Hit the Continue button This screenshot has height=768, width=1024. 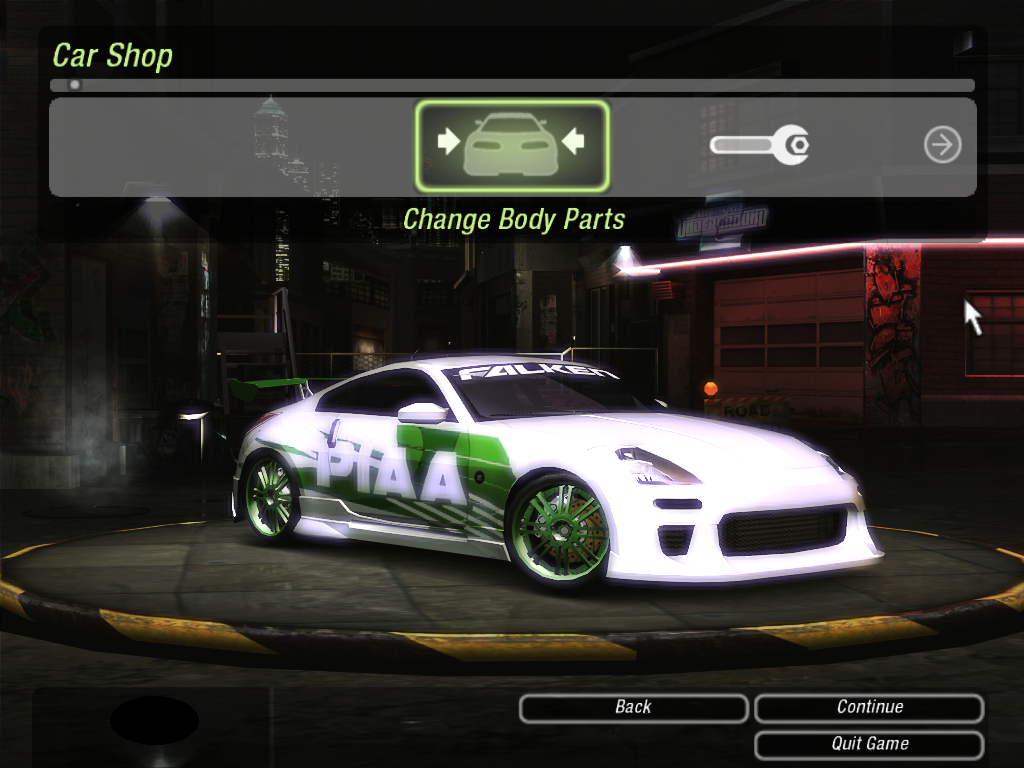coord(869,708)
